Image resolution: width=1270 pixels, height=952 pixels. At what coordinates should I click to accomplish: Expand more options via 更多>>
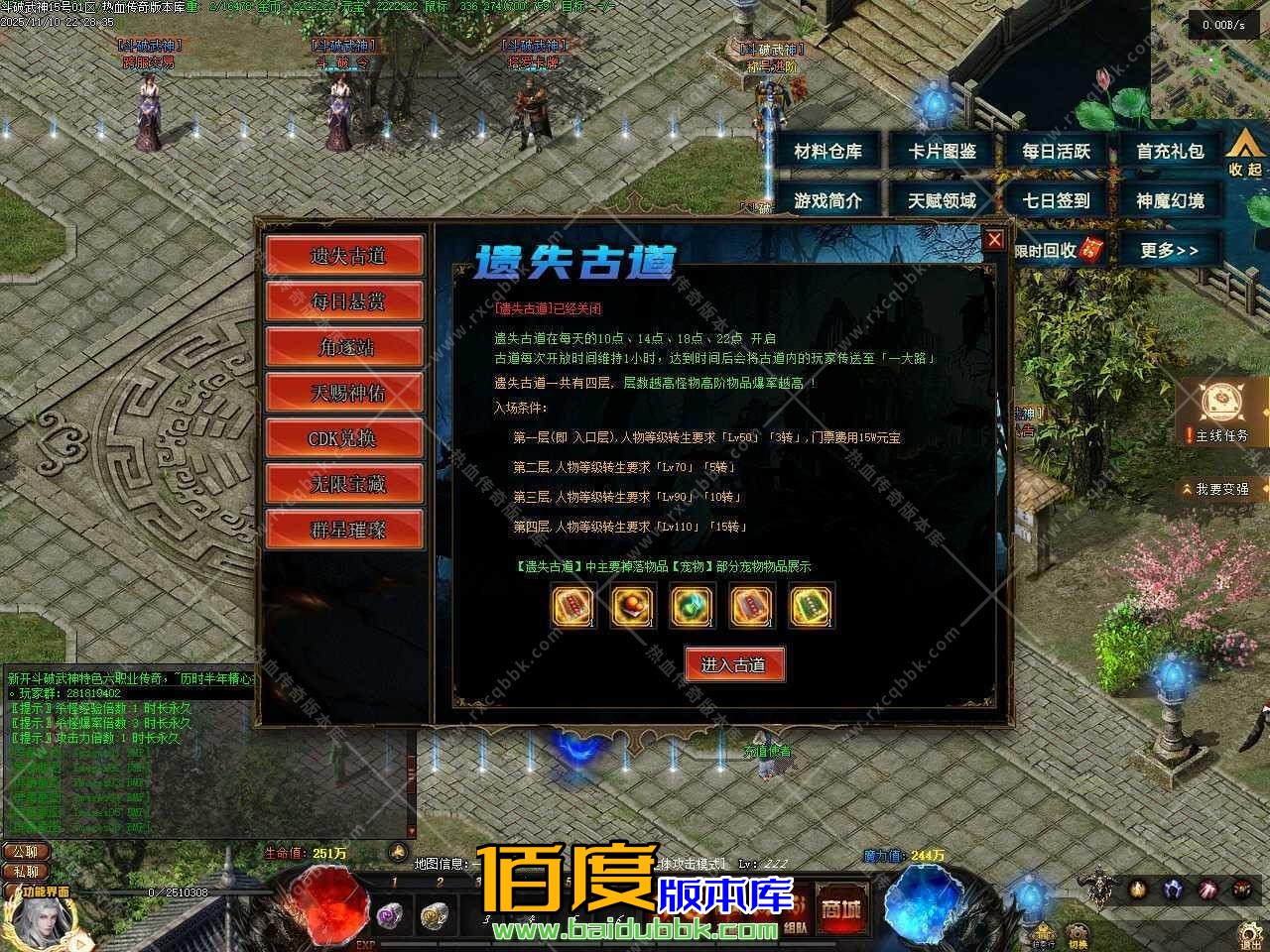tap(1171, 250)
